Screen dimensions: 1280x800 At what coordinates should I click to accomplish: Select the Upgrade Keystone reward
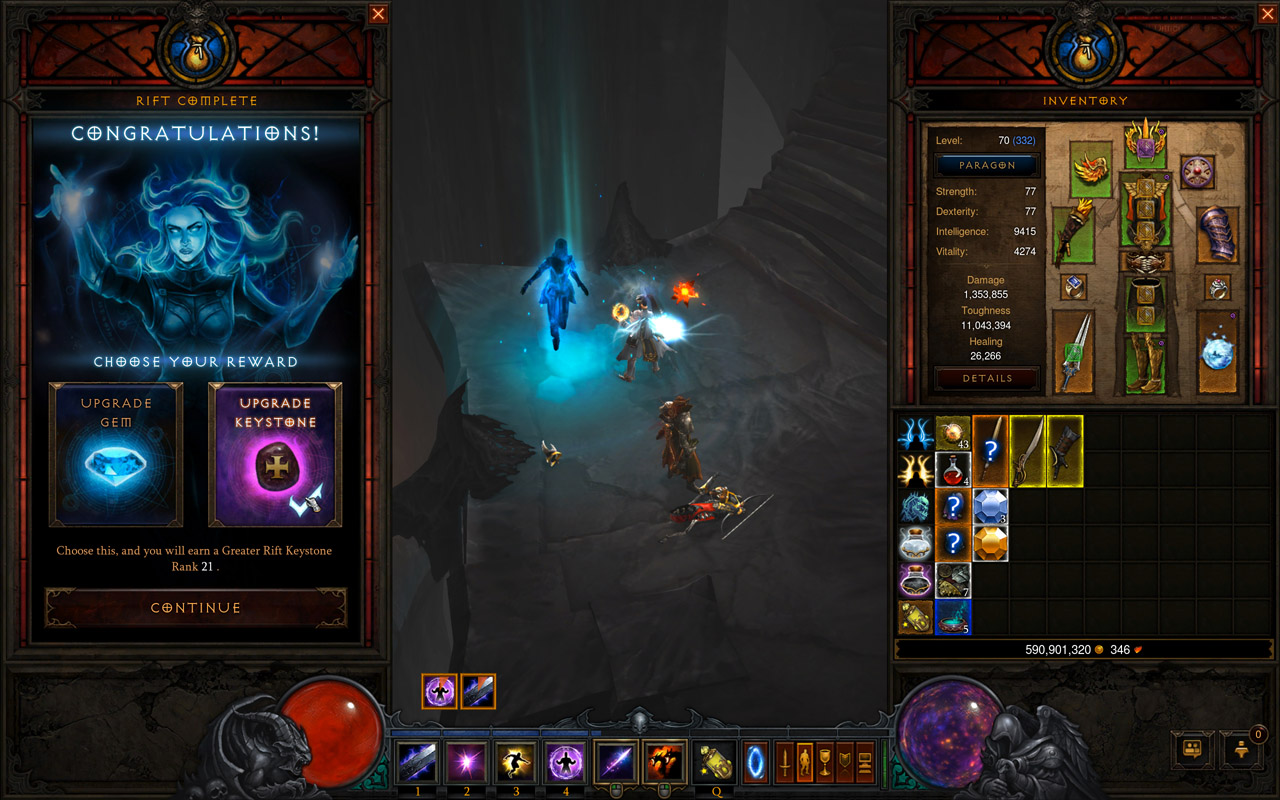275,455
